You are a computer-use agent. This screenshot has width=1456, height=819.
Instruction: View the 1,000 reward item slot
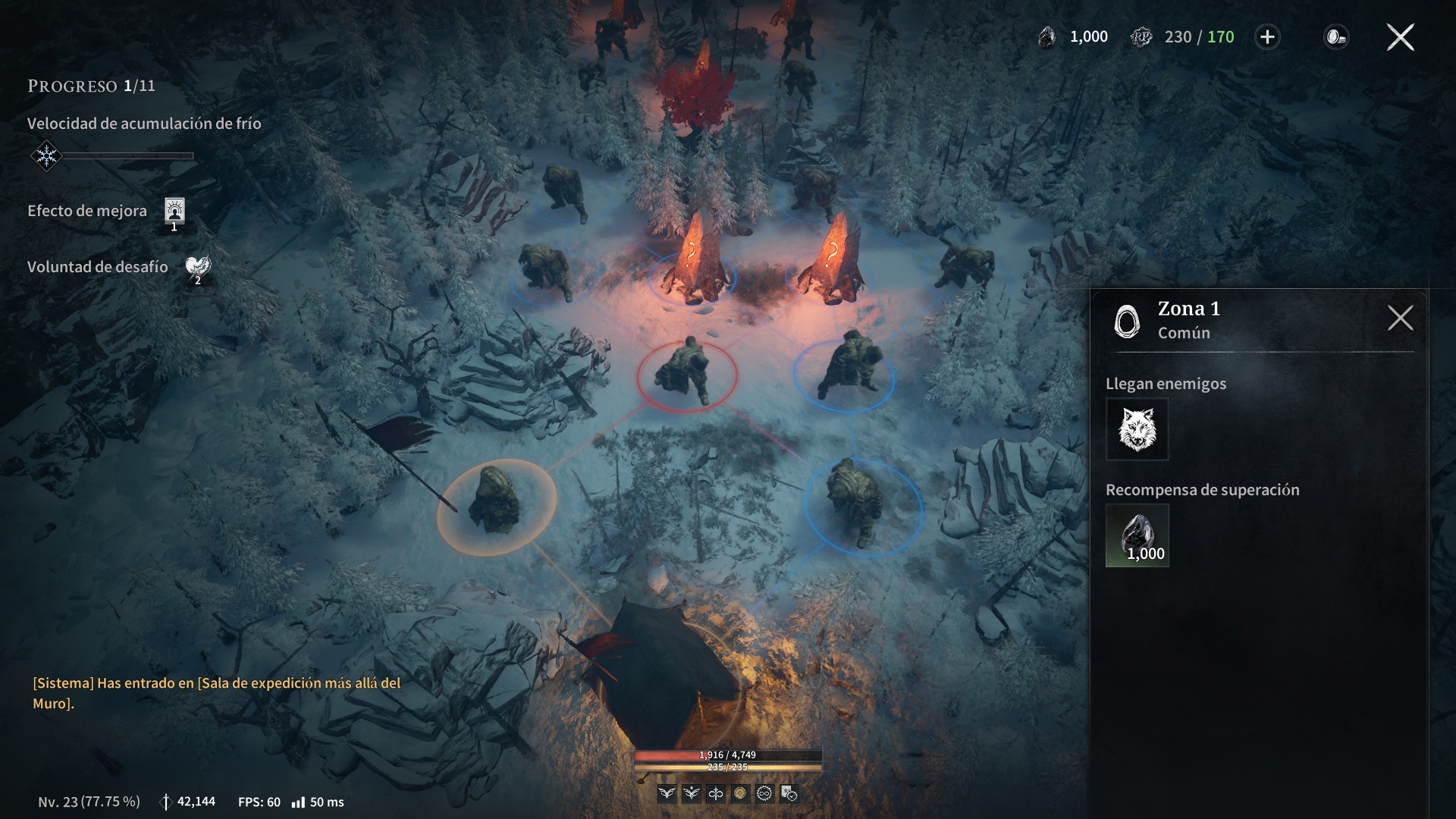pyautogui.click(x=1137, y=535)
